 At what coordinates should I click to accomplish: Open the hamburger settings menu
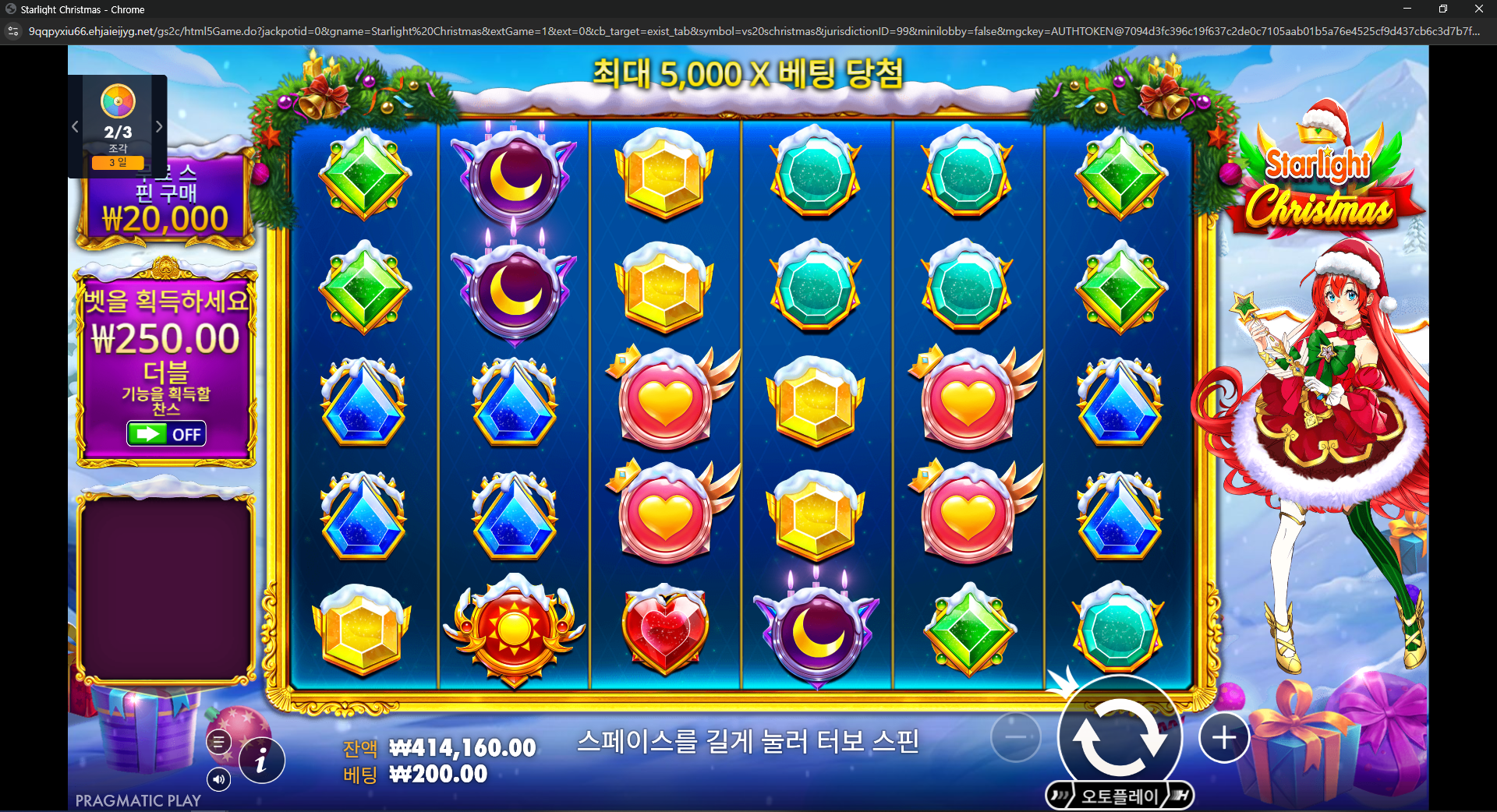pyautogui.click(x=219, y=742)
